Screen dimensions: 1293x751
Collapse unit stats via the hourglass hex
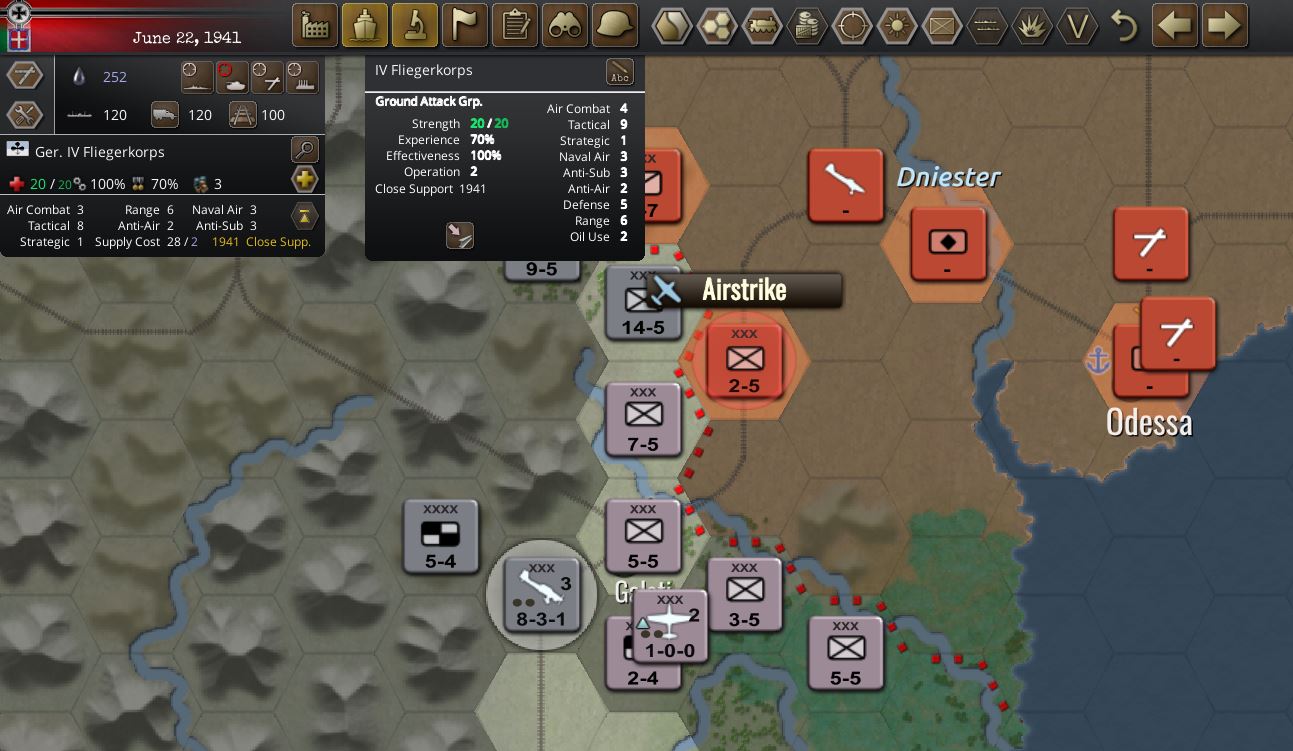305,216
